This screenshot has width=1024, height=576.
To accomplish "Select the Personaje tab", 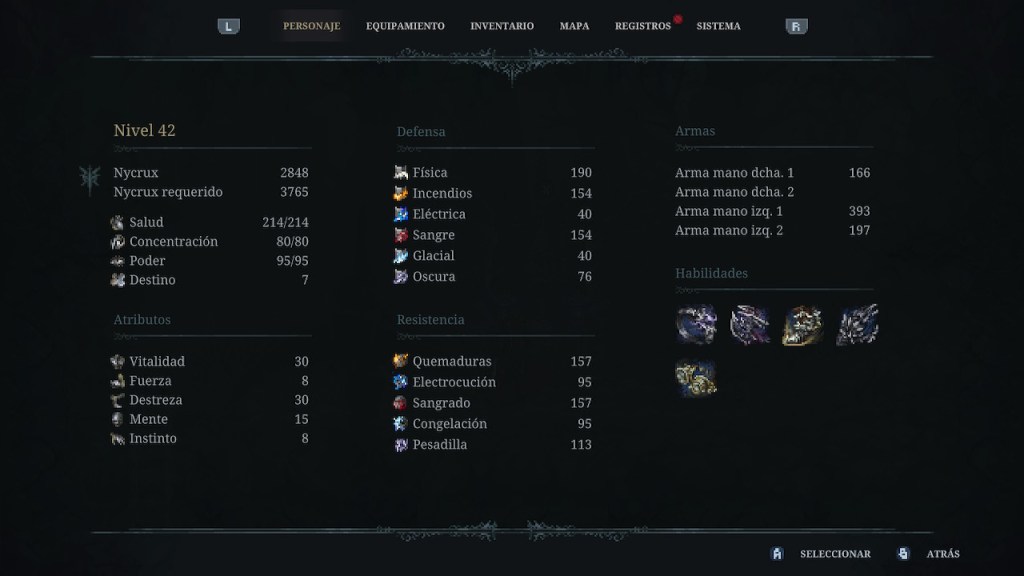I will 311,26.
